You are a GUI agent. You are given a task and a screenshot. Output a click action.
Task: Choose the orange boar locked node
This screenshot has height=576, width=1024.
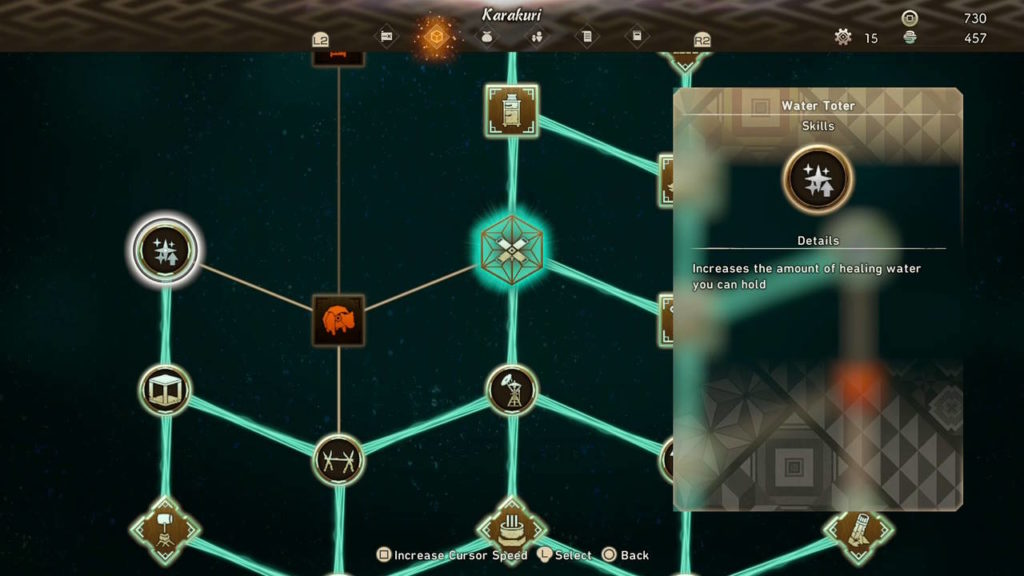click(338, 320)
